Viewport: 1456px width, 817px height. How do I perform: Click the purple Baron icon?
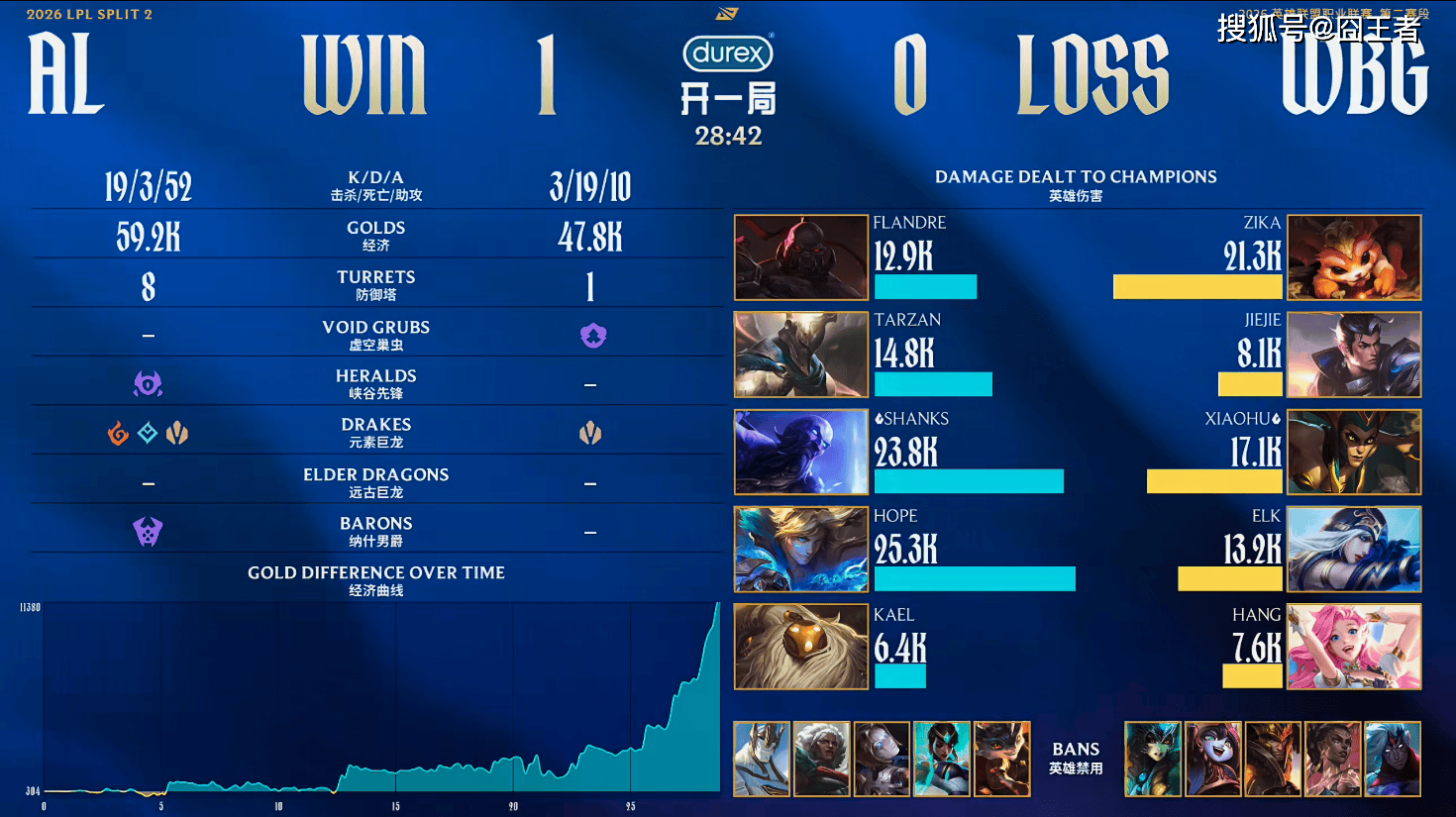tap(148, 532)
